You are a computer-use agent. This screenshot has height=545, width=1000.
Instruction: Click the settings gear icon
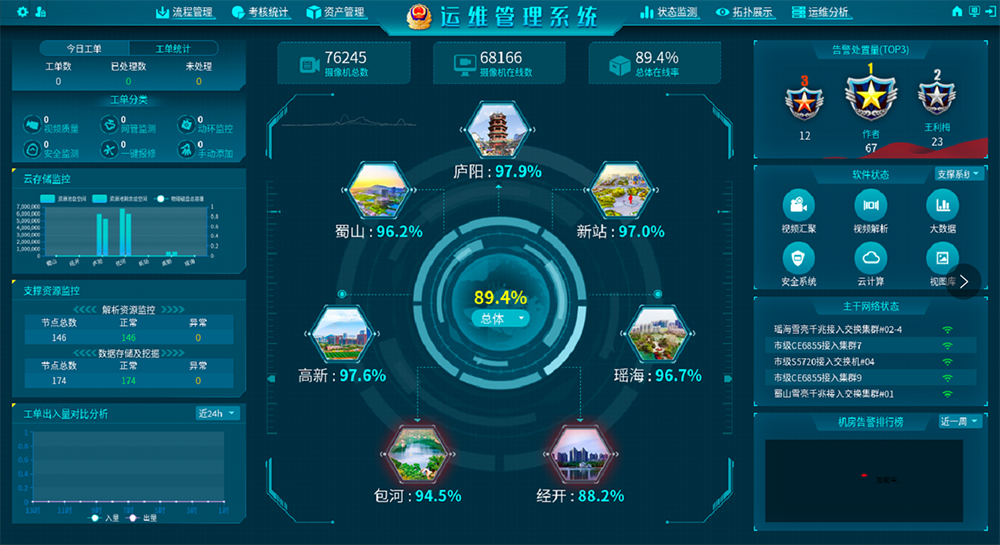coord(21,12)
